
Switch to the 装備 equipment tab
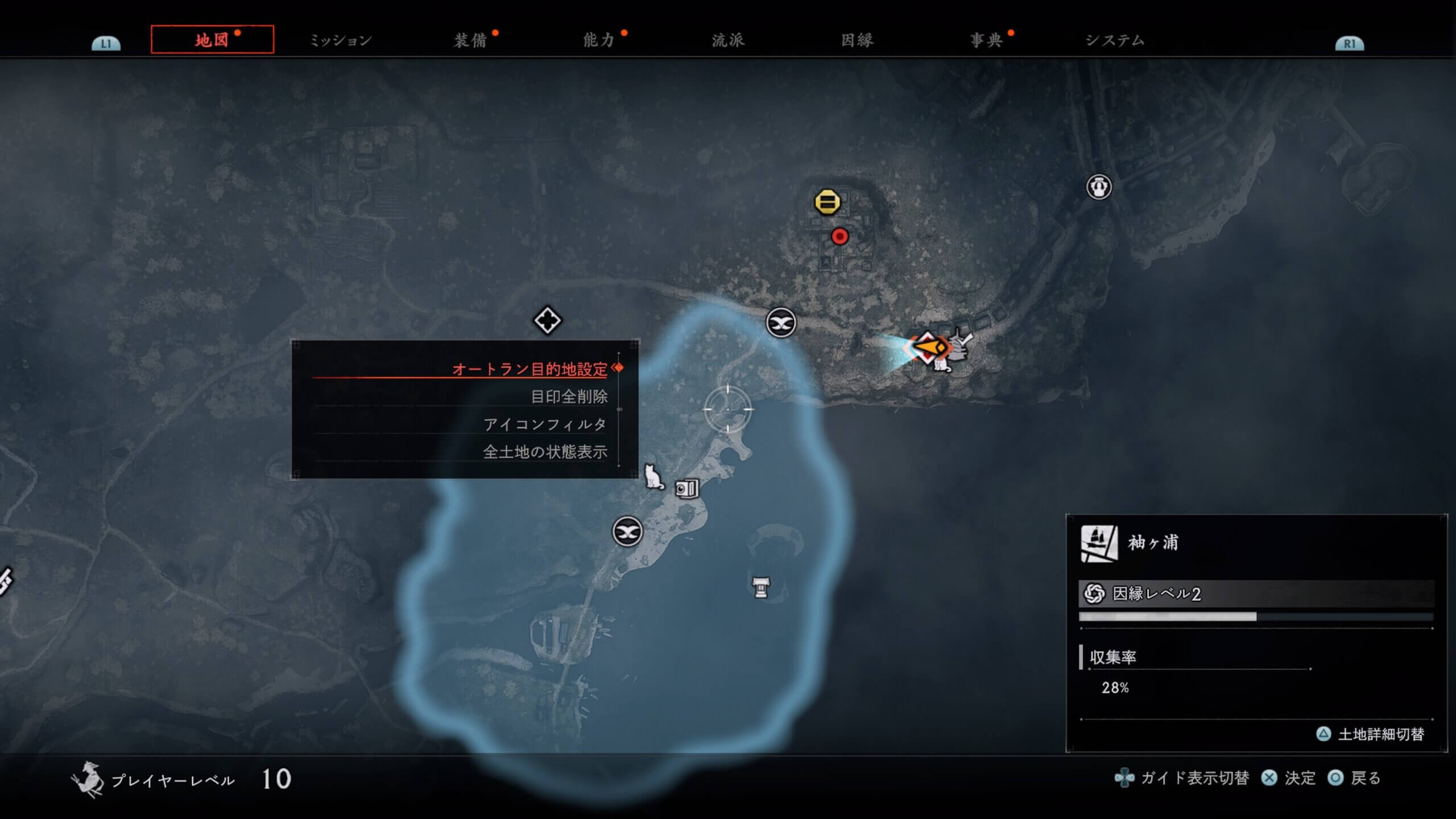[x=470, y=40]
